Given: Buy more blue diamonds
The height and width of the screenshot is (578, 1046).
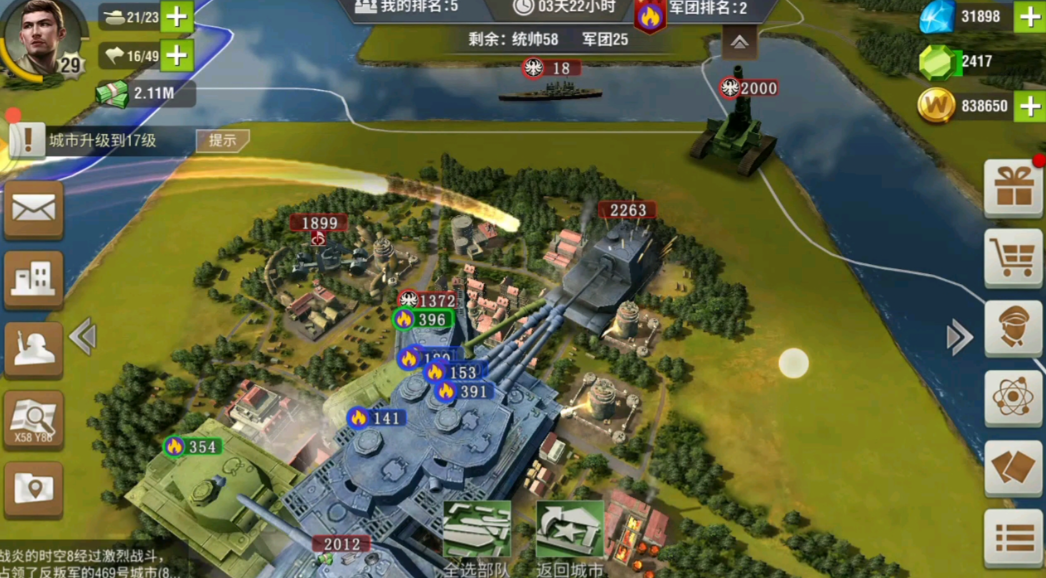Looking at the screenshot, I should pyautogui.click(x=1029, y=17).
